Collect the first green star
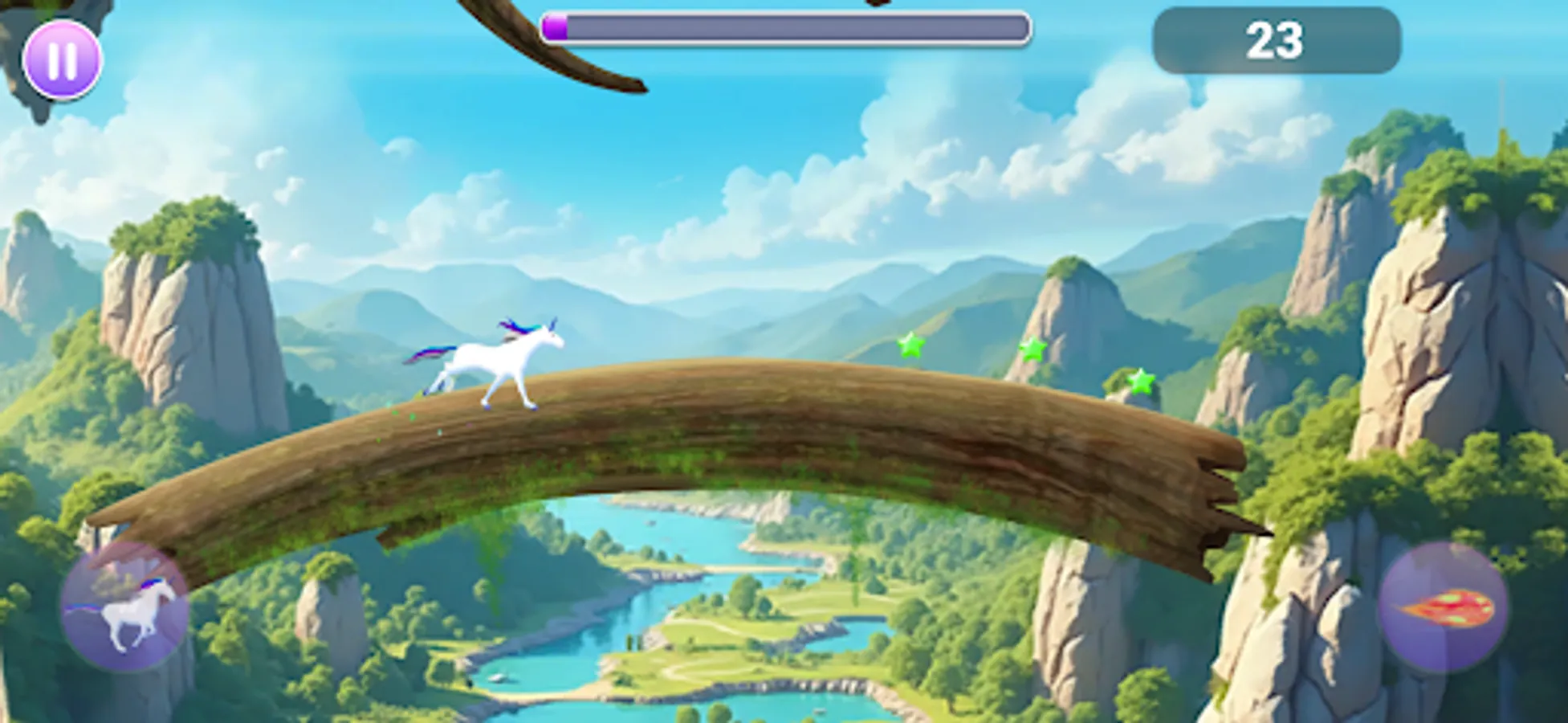 pos(910,347)
